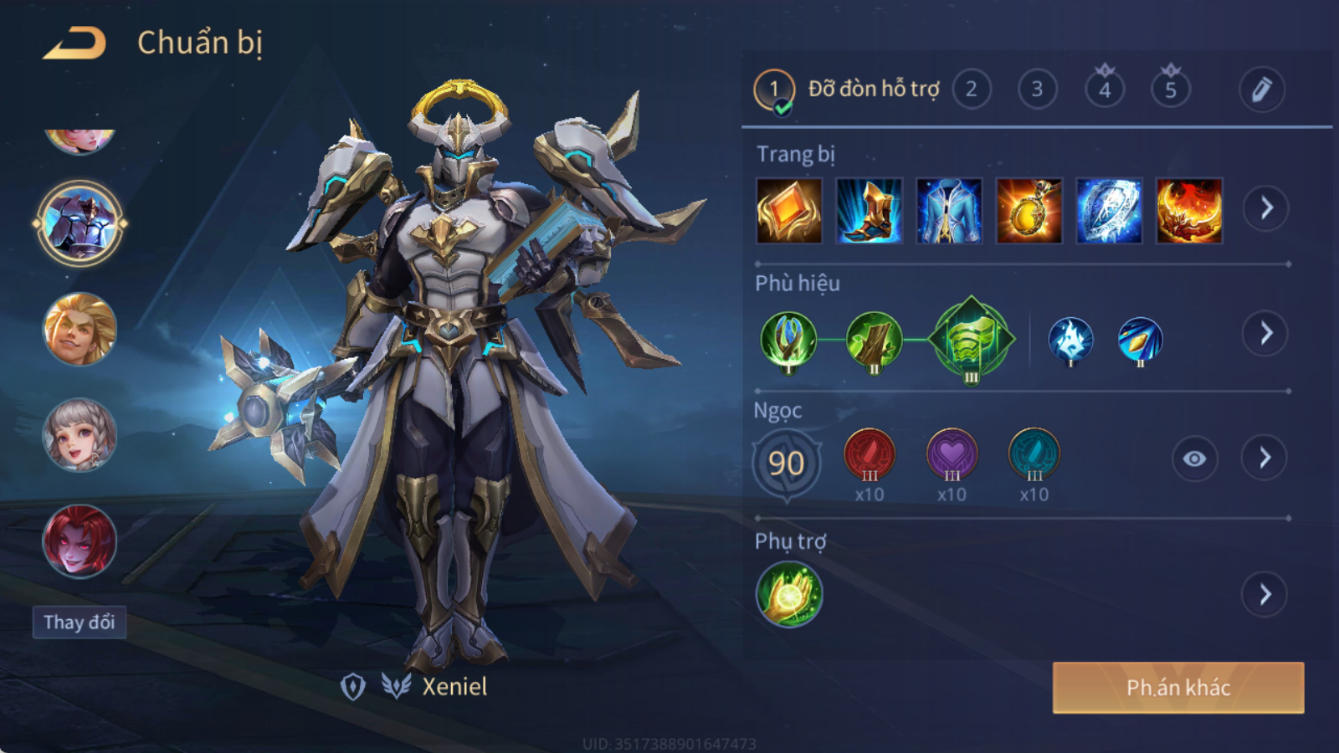The width and height of the screenshot is (1339, 753).
Task: Open the Phụ trợ spell selection arrow
Action: (1264, 595)
